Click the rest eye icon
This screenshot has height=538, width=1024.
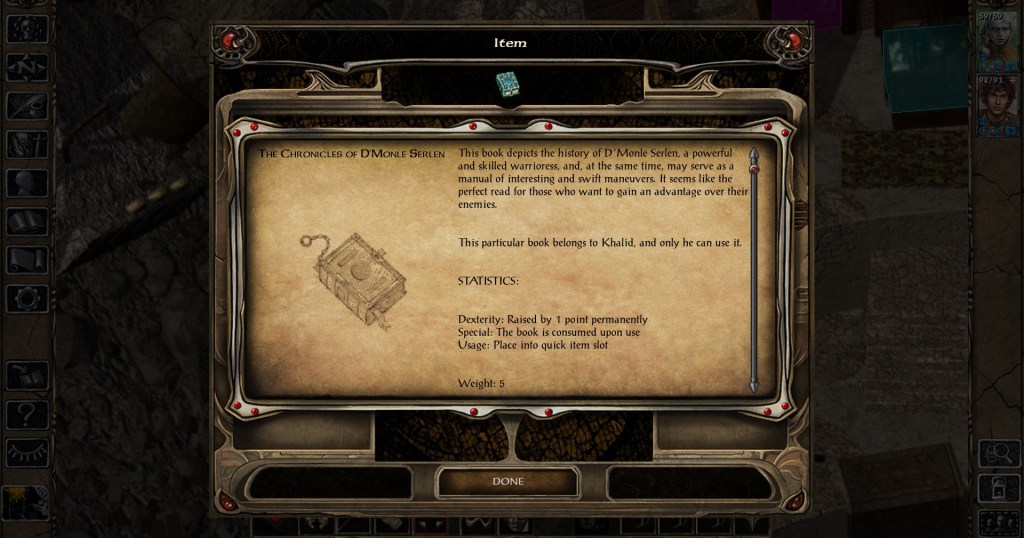click(27, 453)
